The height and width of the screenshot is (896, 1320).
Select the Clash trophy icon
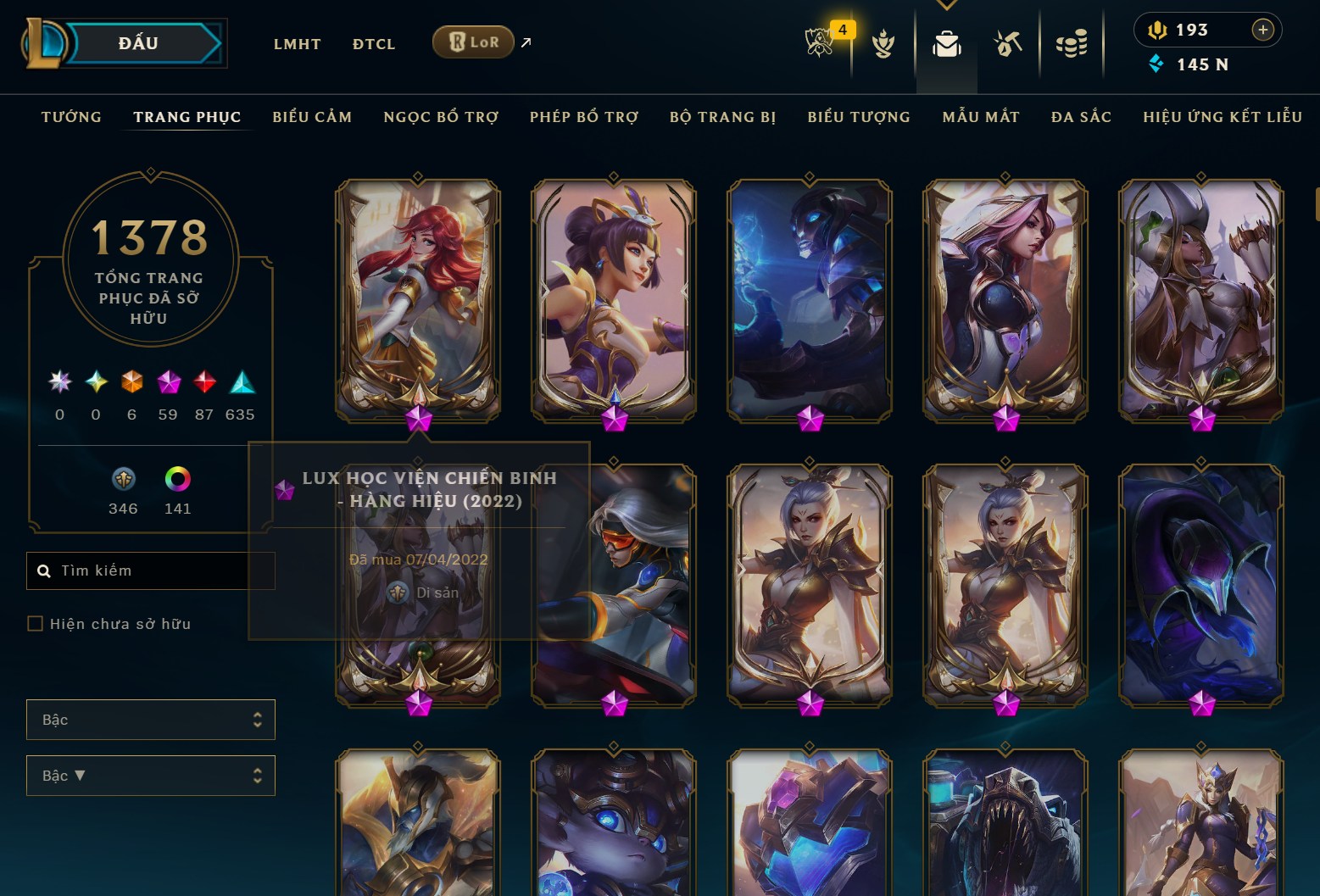883,45
